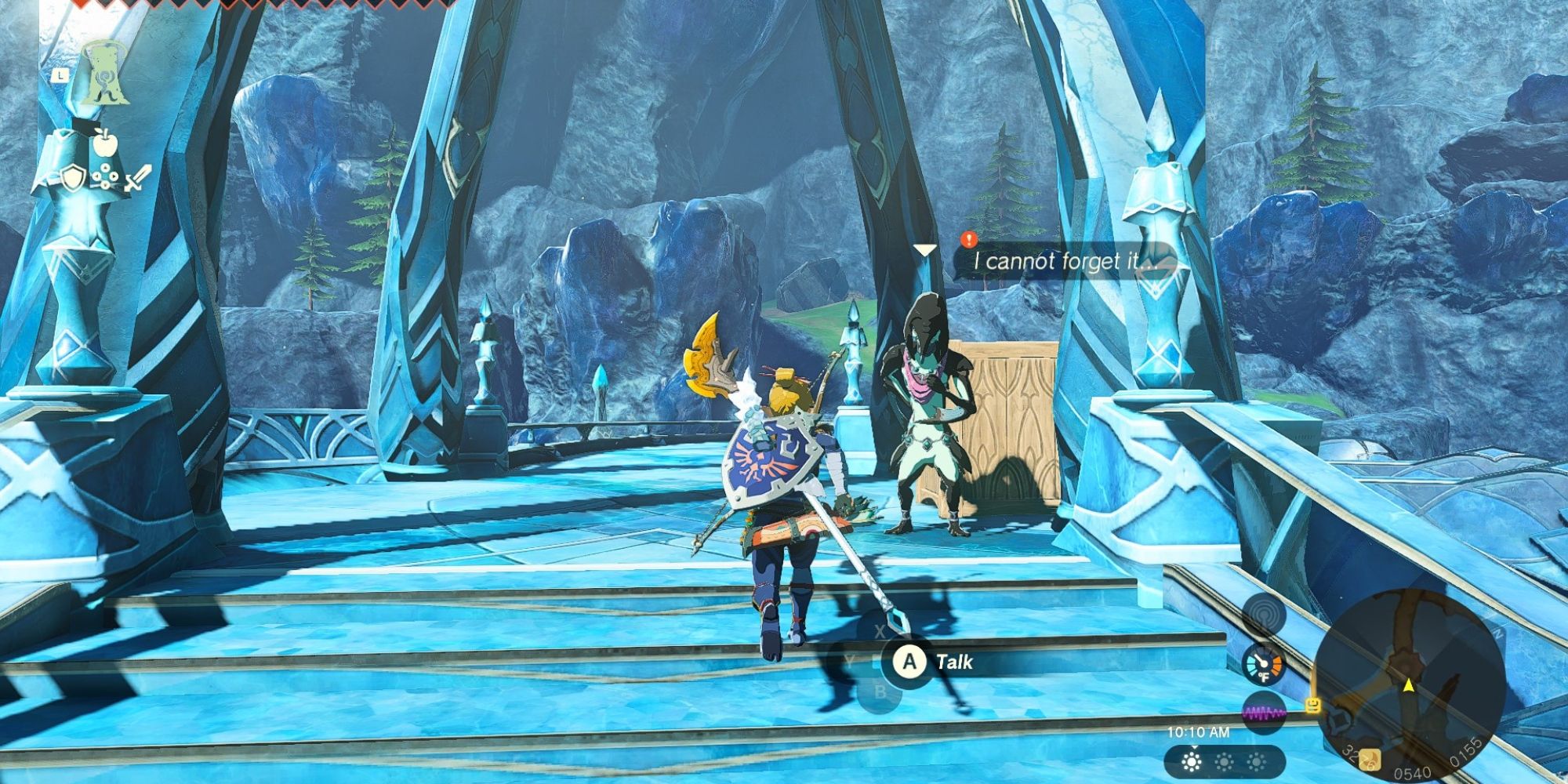Expand the d-pad selector between the equipment icons
The image size is (1568, 784).
[105, 176]
